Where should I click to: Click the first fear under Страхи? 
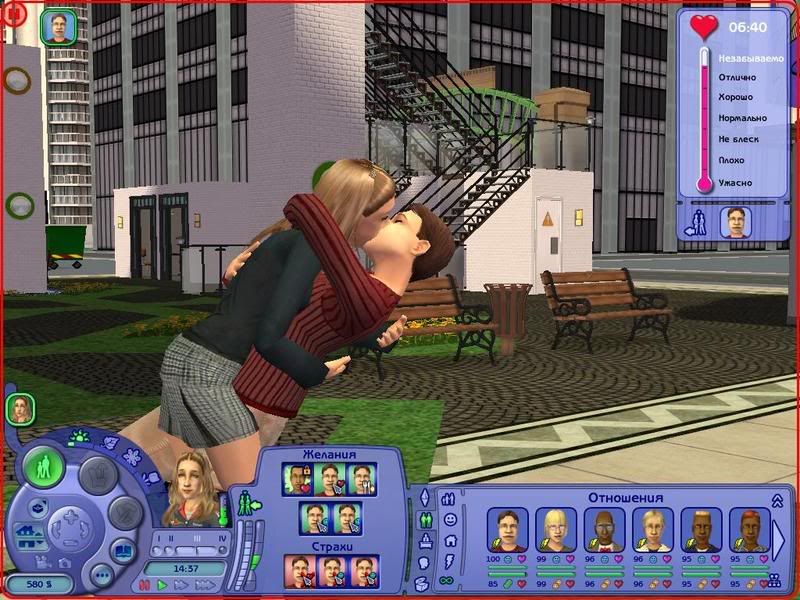[298, 571]
